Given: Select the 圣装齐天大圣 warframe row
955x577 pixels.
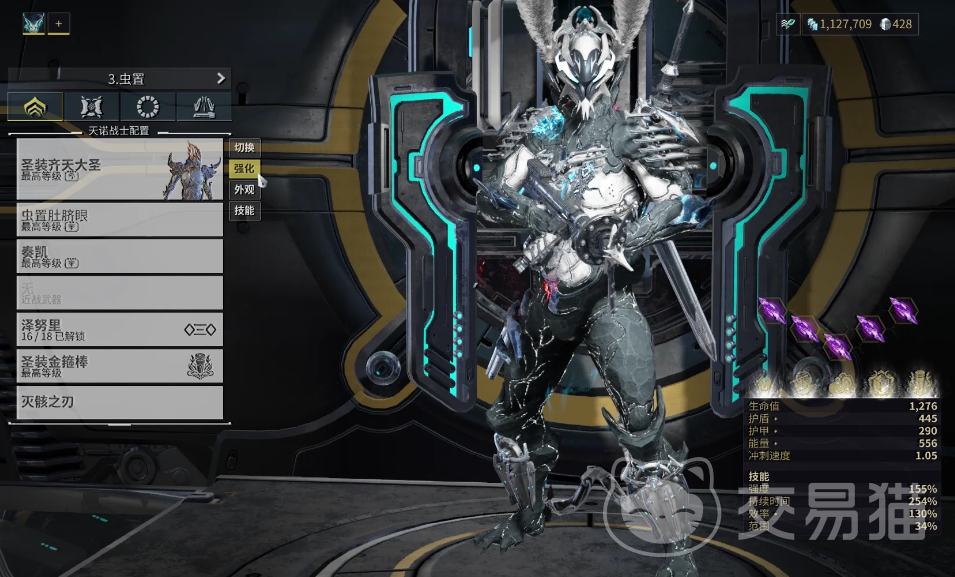Looking at the screenshot, I should point(119,169).
